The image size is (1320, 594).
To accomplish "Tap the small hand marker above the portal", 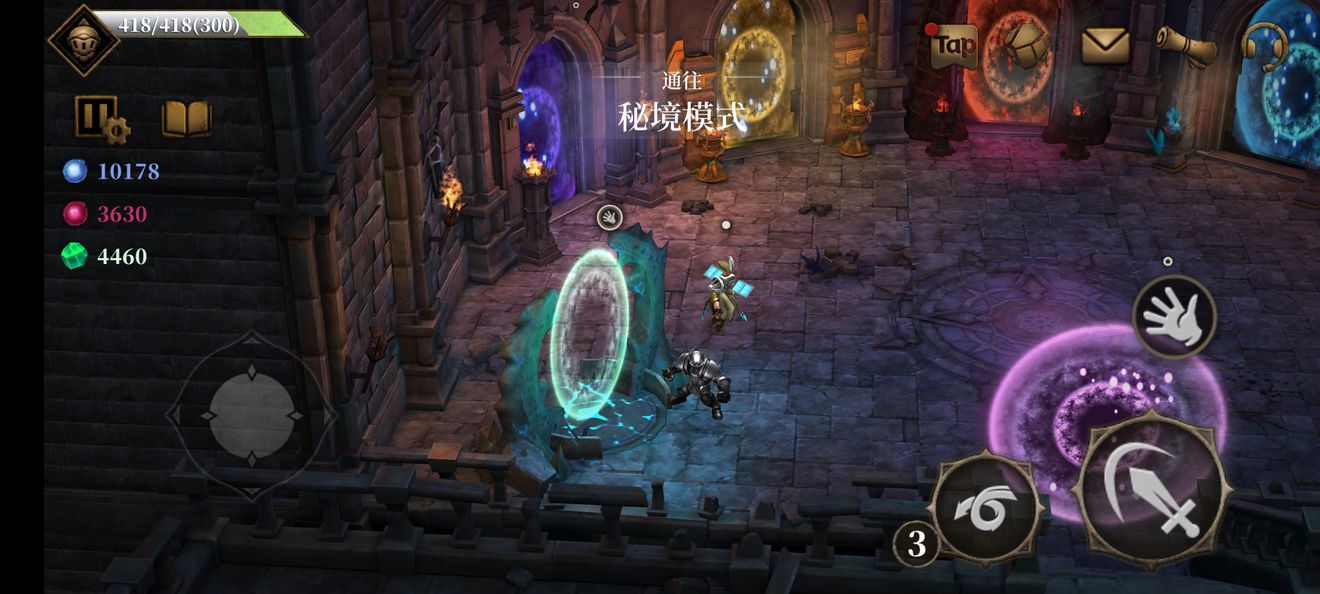I will (609, 216).
